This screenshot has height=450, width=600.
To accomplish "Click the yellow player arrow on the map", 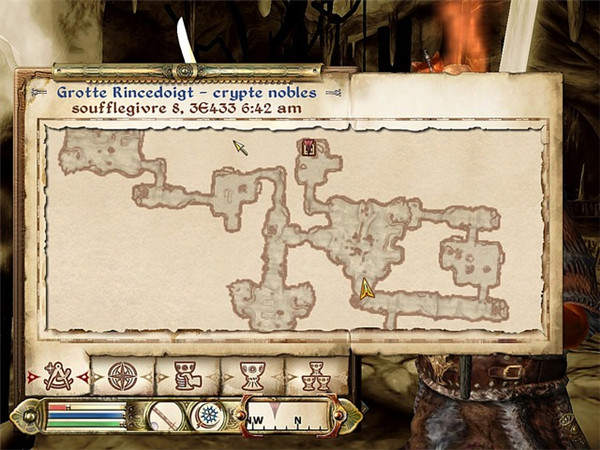I will (x=367, y=290).
